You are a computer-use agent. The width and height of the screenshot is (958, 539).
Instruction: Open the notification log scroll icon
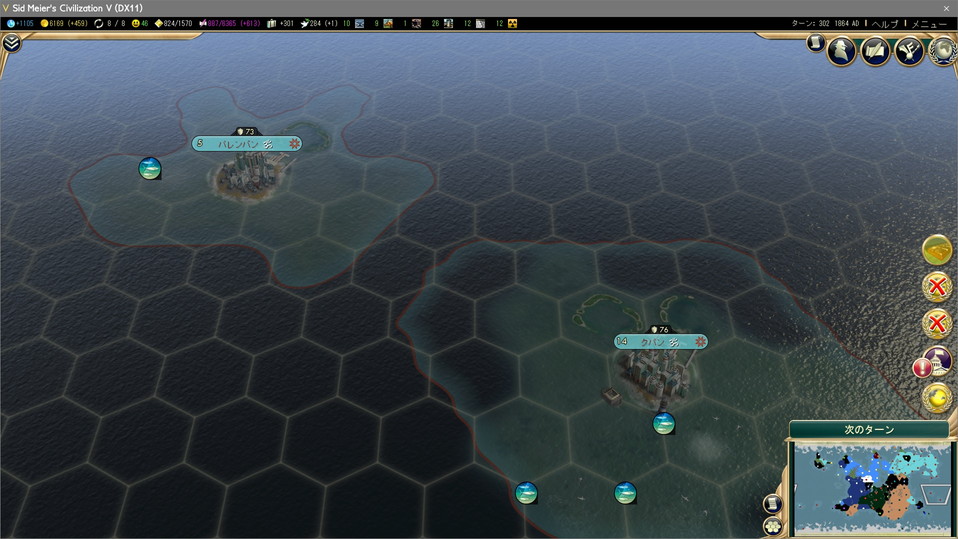point(816,43)
